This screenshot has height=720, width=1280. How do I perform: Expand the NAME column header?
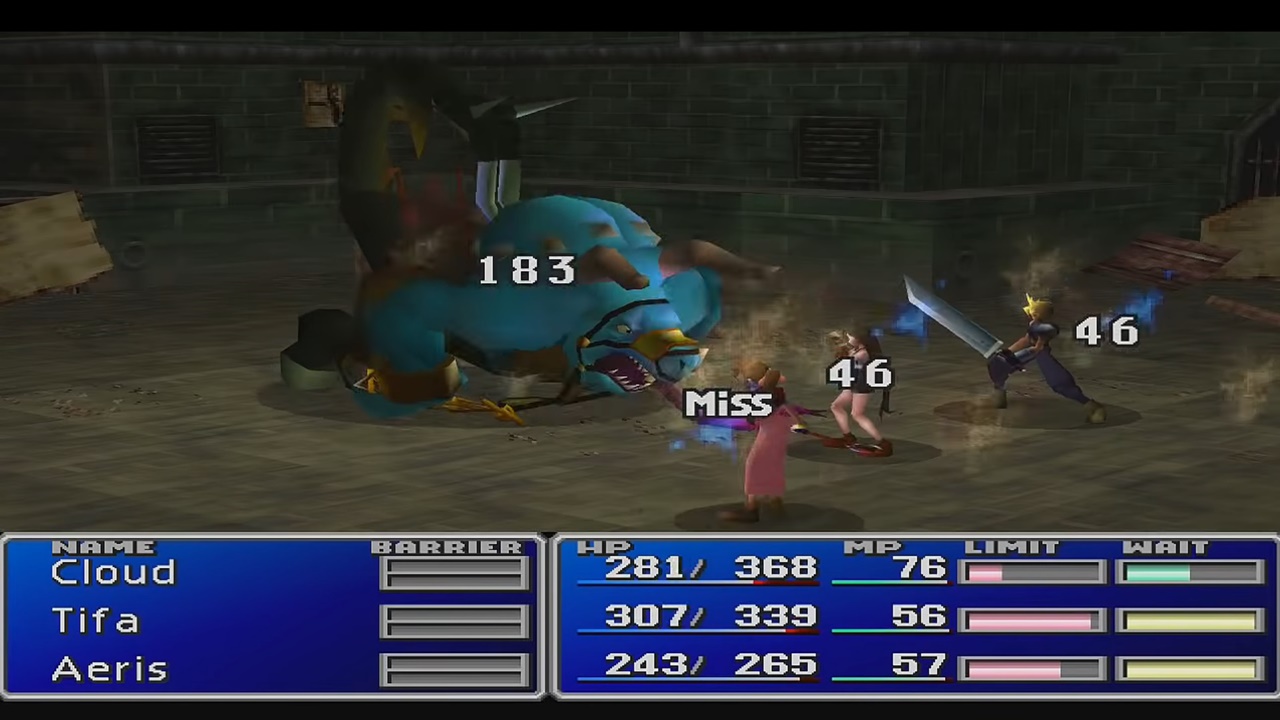pyautogui.click(x=104, y=547)
